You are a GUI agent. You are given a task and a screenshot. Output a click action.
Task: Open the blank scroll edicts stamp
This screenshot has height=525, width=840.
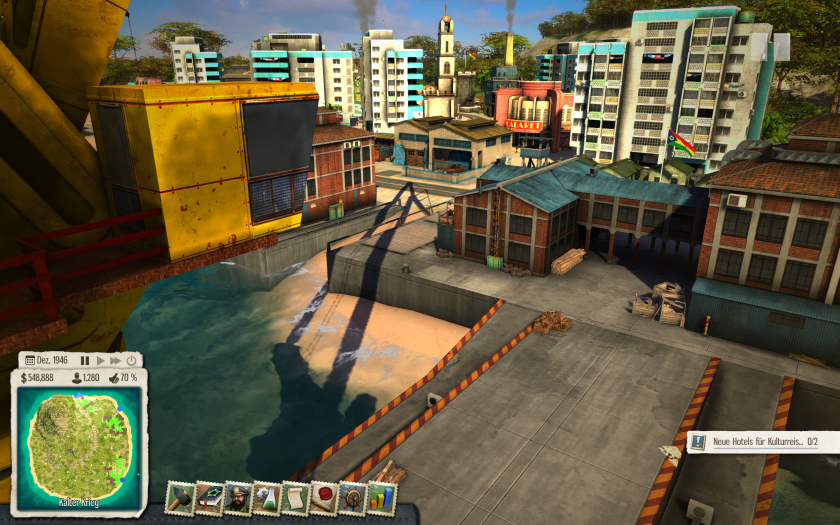(295, 497)
